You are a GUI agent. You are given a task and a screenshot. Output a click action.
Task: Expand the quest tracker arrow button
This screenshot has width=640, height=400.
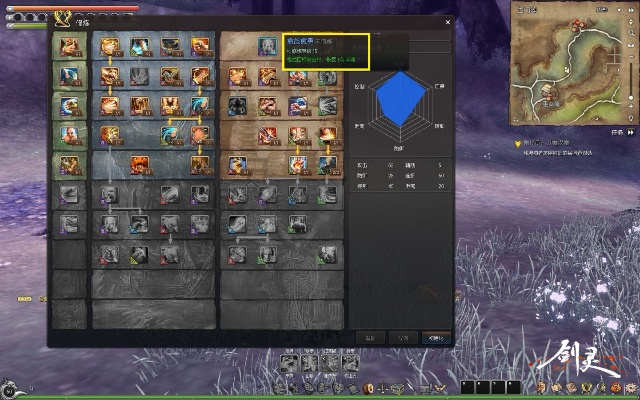click(629, 131)
